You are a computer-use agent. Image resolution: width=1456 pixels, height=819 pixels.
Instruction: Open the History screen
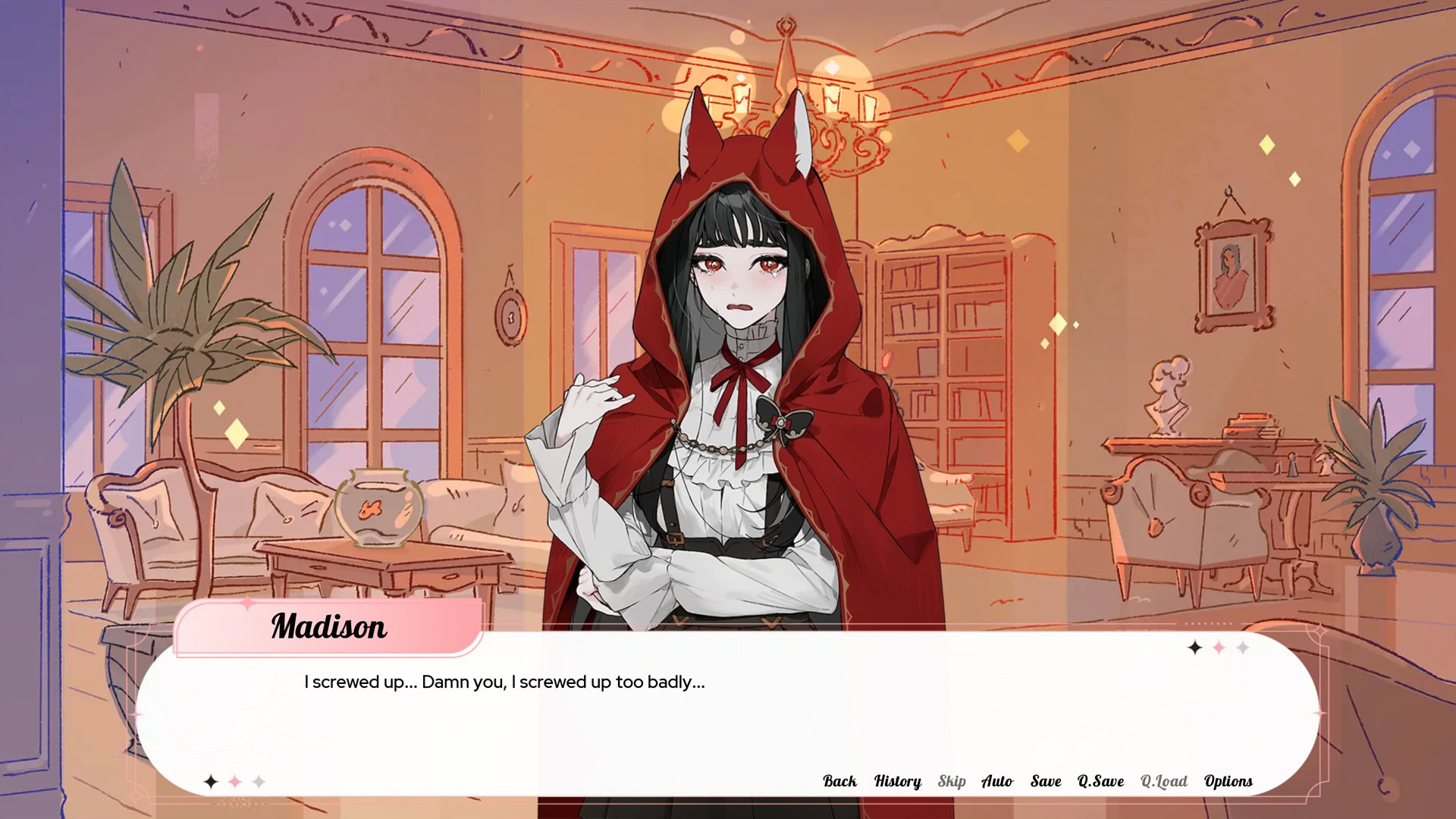[897, 781]
